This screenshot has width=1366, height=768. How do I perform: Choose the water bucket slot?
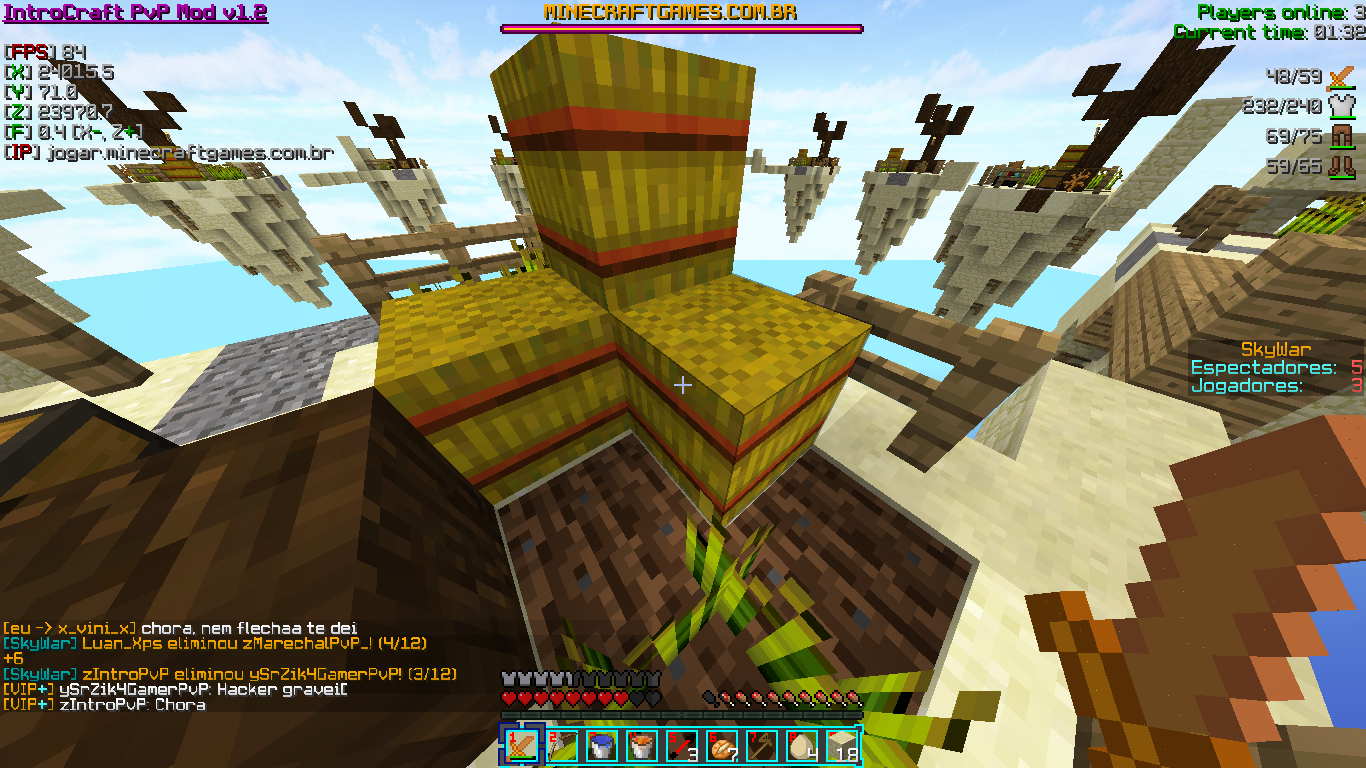[x=601, y=746]
